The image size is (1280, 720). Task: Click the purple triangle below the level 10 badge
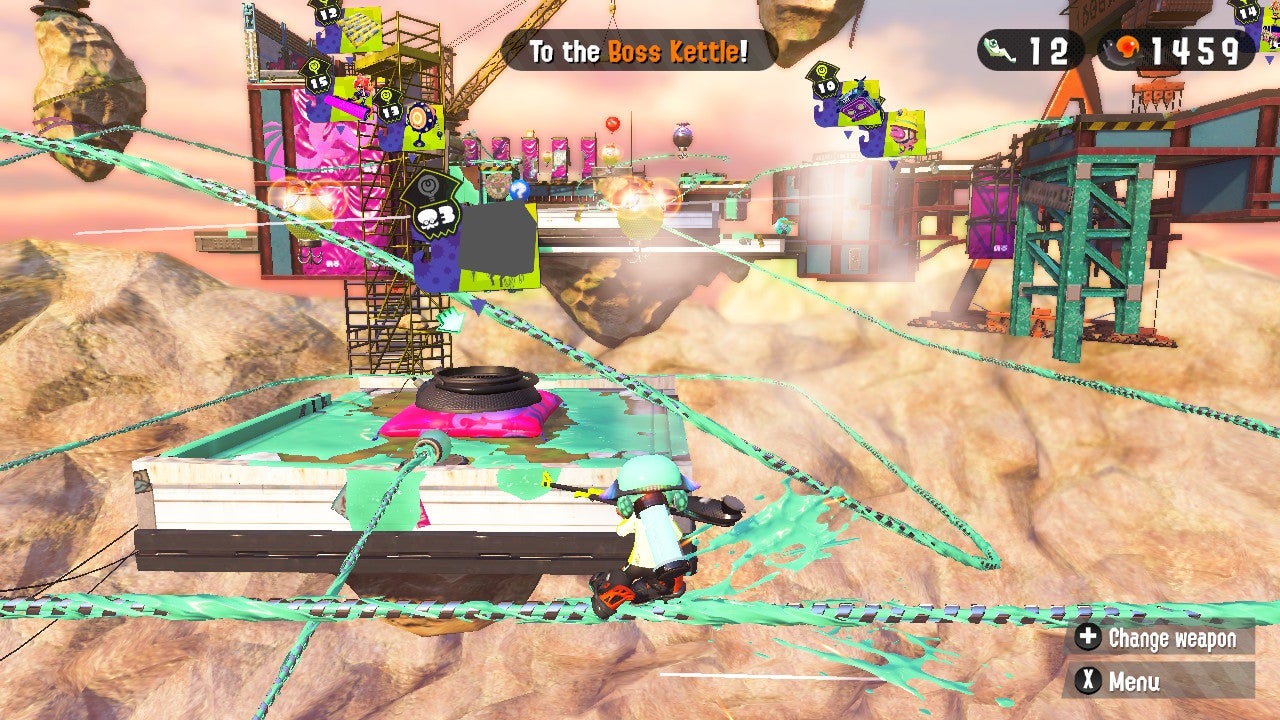(848, 135)
